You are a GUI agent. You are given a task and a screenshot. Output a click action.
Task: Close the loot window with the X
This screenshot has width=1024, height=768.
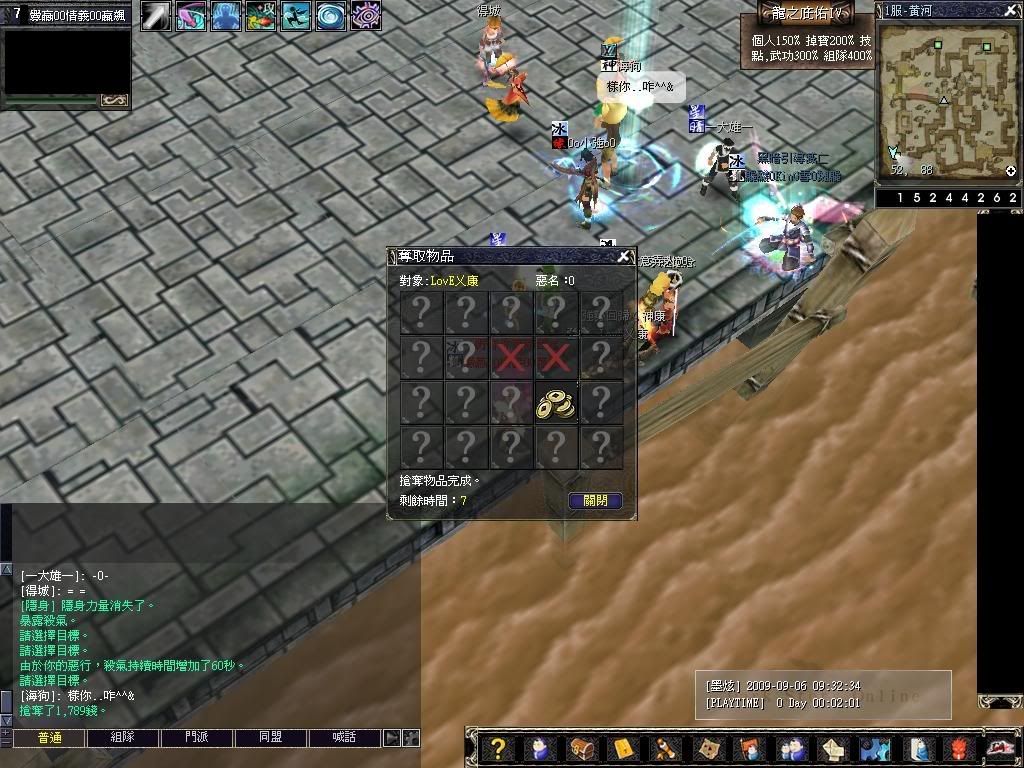tap(624, 257)
